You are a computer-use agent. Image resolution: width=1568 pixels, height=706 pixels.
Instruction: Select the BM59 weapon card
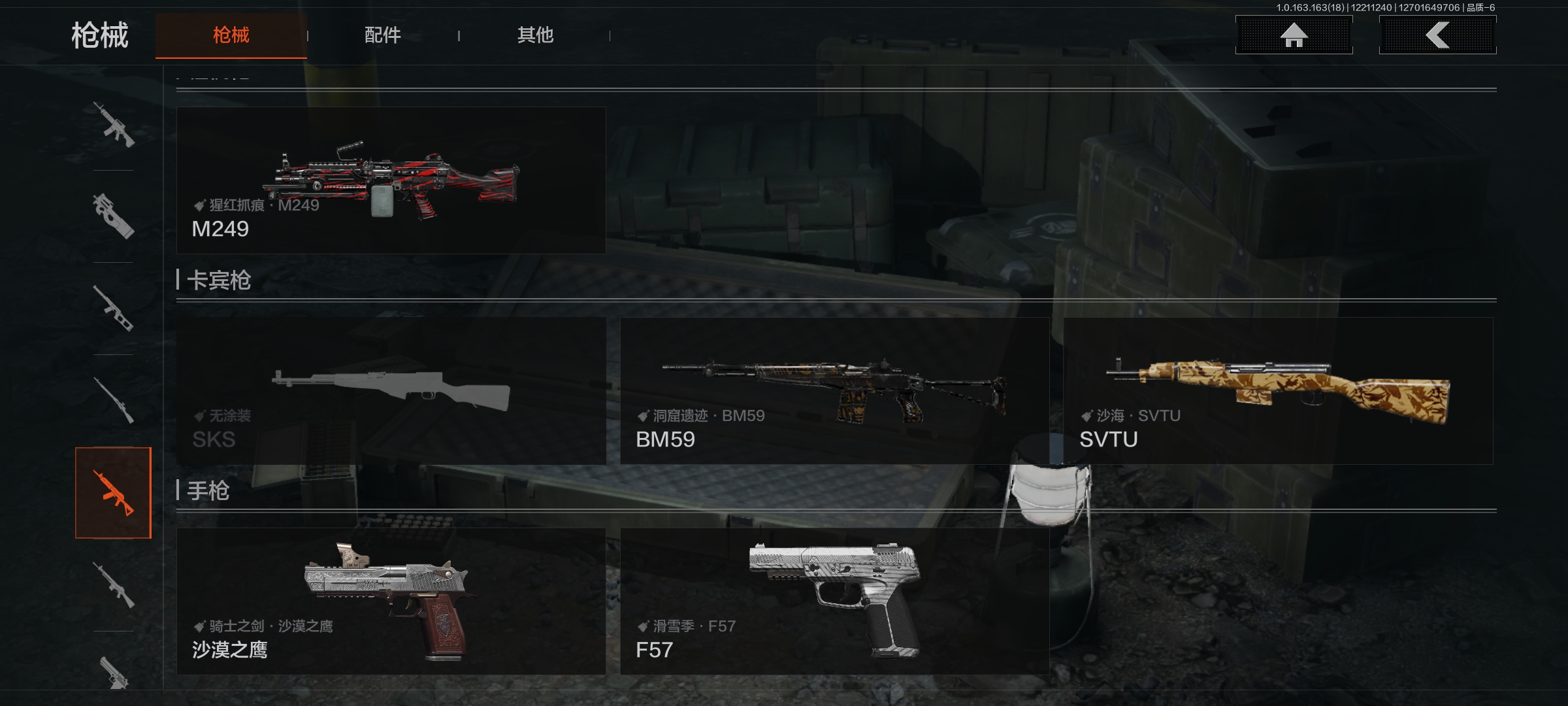pos(834,391)
